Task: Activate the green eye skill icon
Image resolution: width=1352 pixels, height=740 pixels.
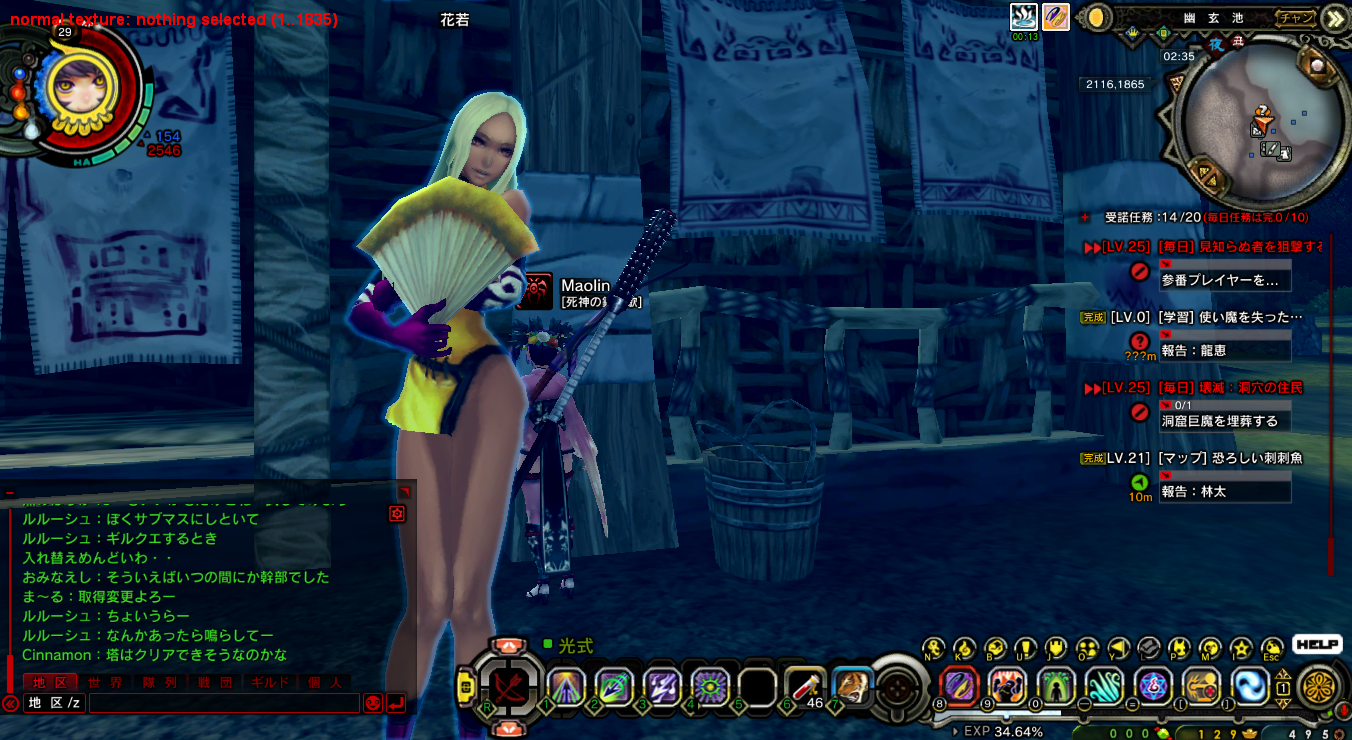Action: (x=709, y=687)
